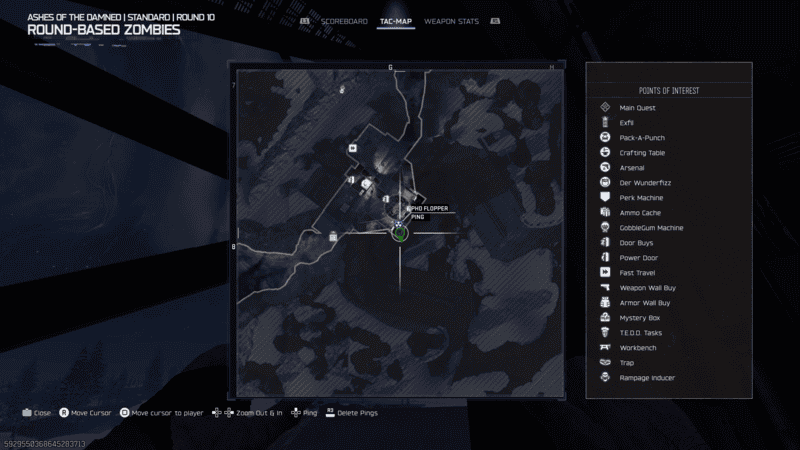This screenshot has height=450, width=800.
Task: Pick the GobbleGum Machine entry
Action: (x=651, y=227)
